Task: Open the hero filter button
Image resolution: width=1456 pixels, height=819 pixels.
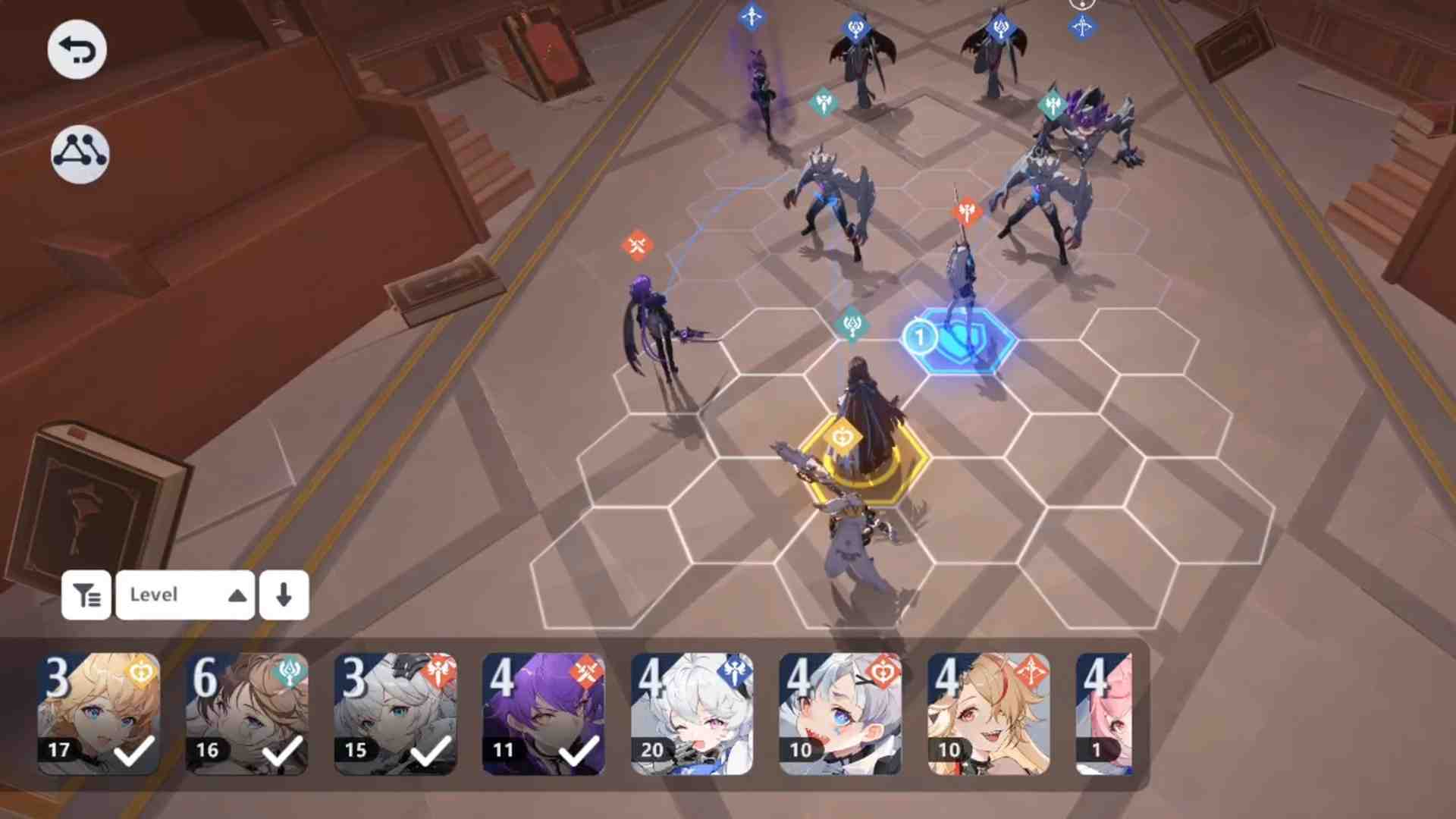Action: 86,595
